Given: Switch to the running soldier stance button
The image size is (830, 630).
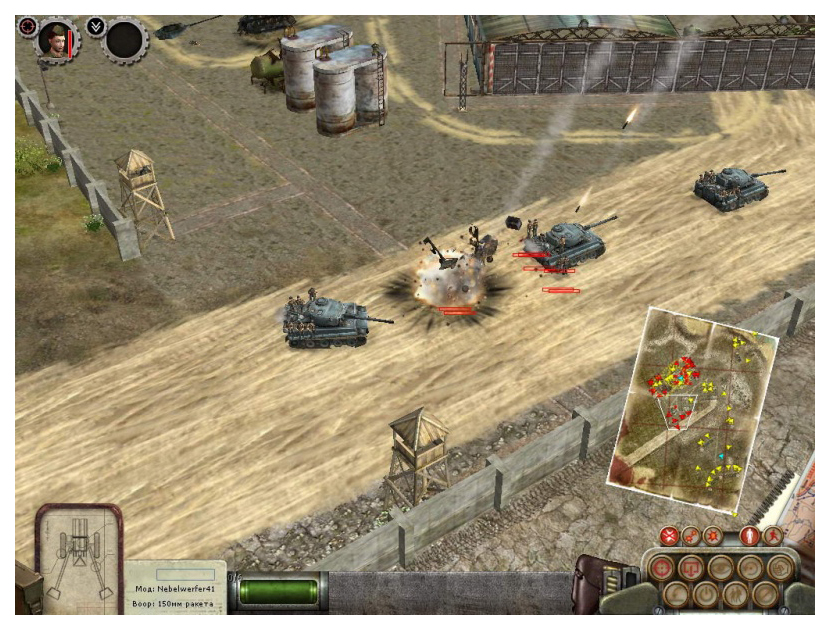Looking at the screenshot, I should click(x=772, y=537).
